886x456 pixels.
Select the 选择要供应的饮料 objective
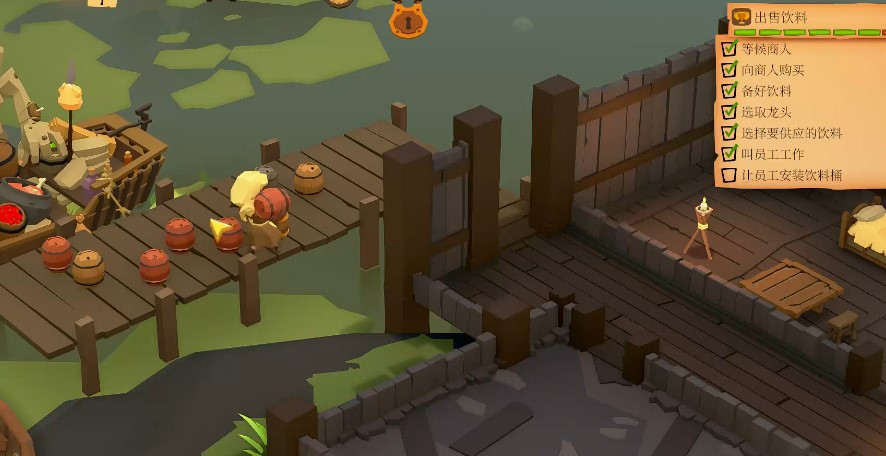(791, 132)
